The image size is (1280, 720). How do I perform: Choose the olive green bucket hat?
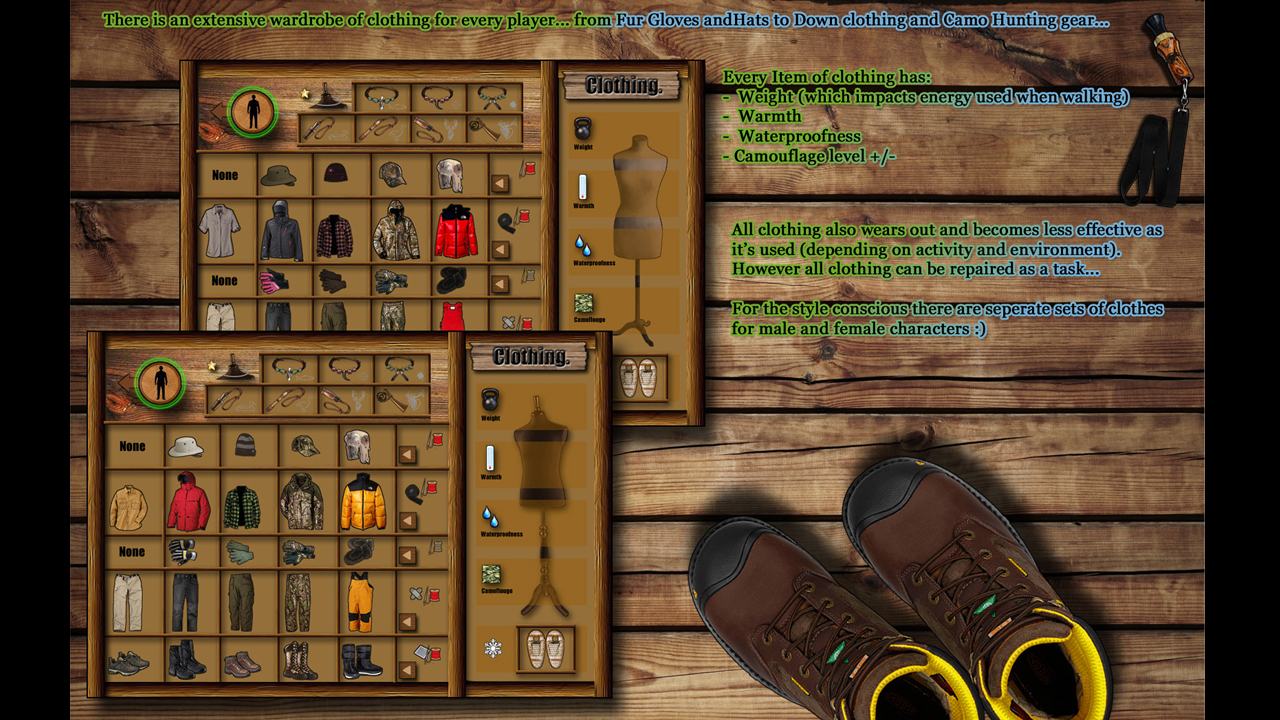tap(278, 176)
